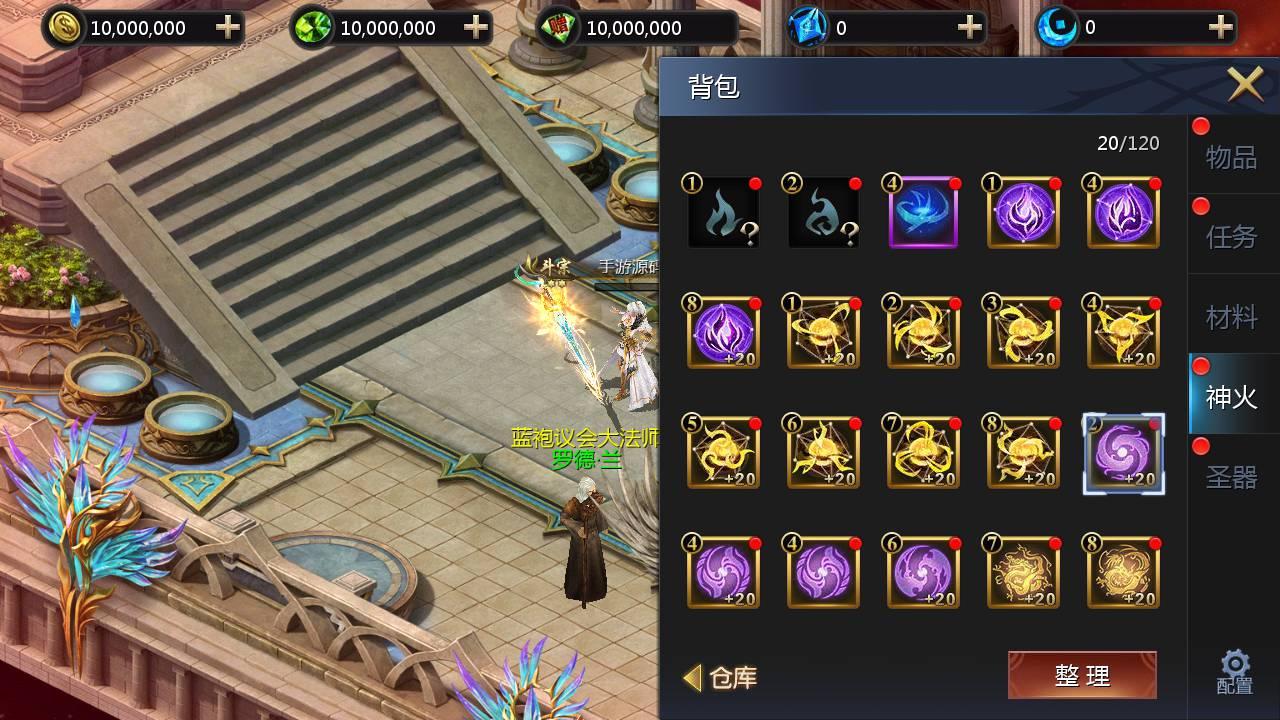Select the level 5 golden flame item
This screenshot has width=1280, height=720.
point(723,454)
